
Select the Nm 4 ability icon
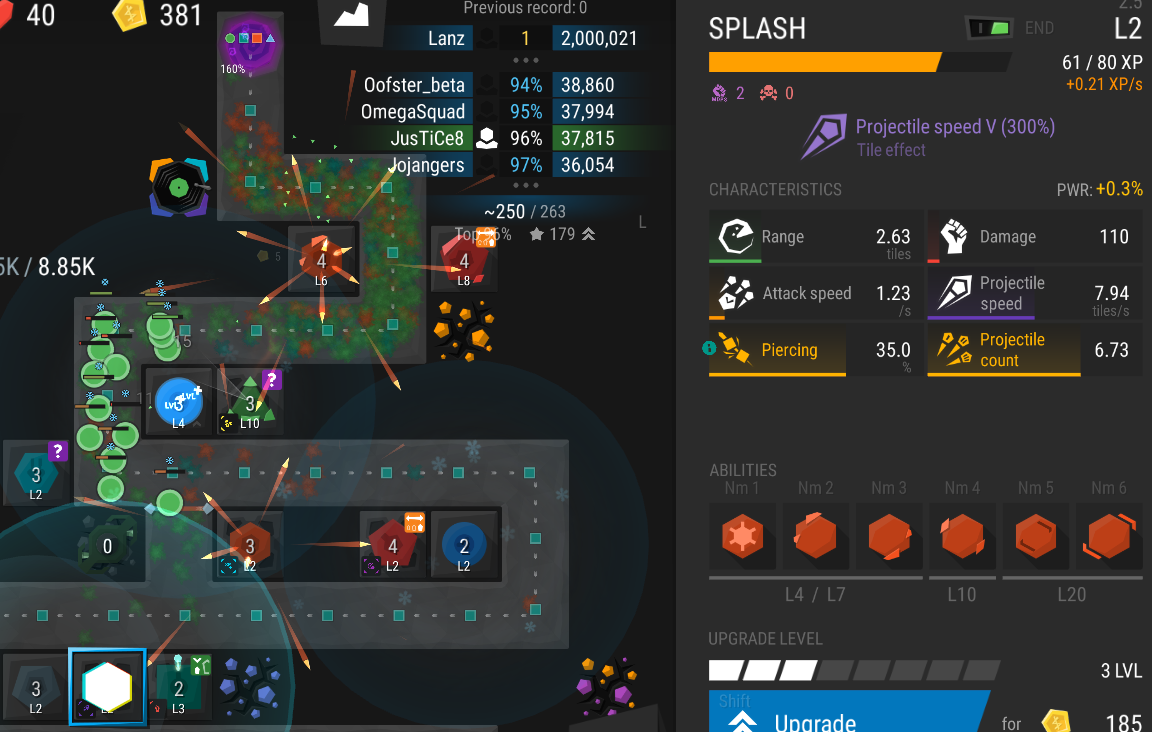coord(962,537)
